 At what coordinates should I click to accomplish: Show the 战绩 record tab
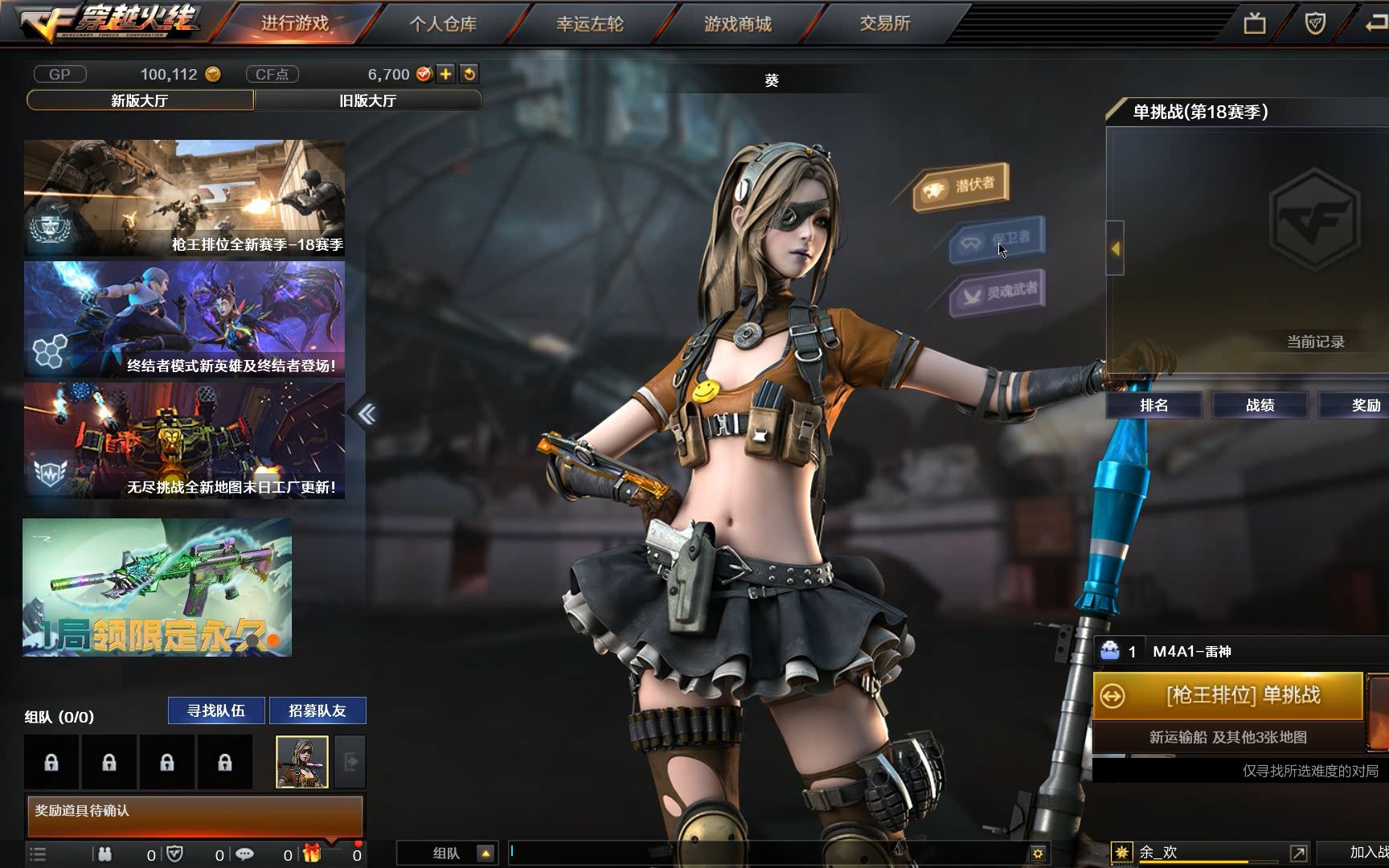click(1260, 405)
